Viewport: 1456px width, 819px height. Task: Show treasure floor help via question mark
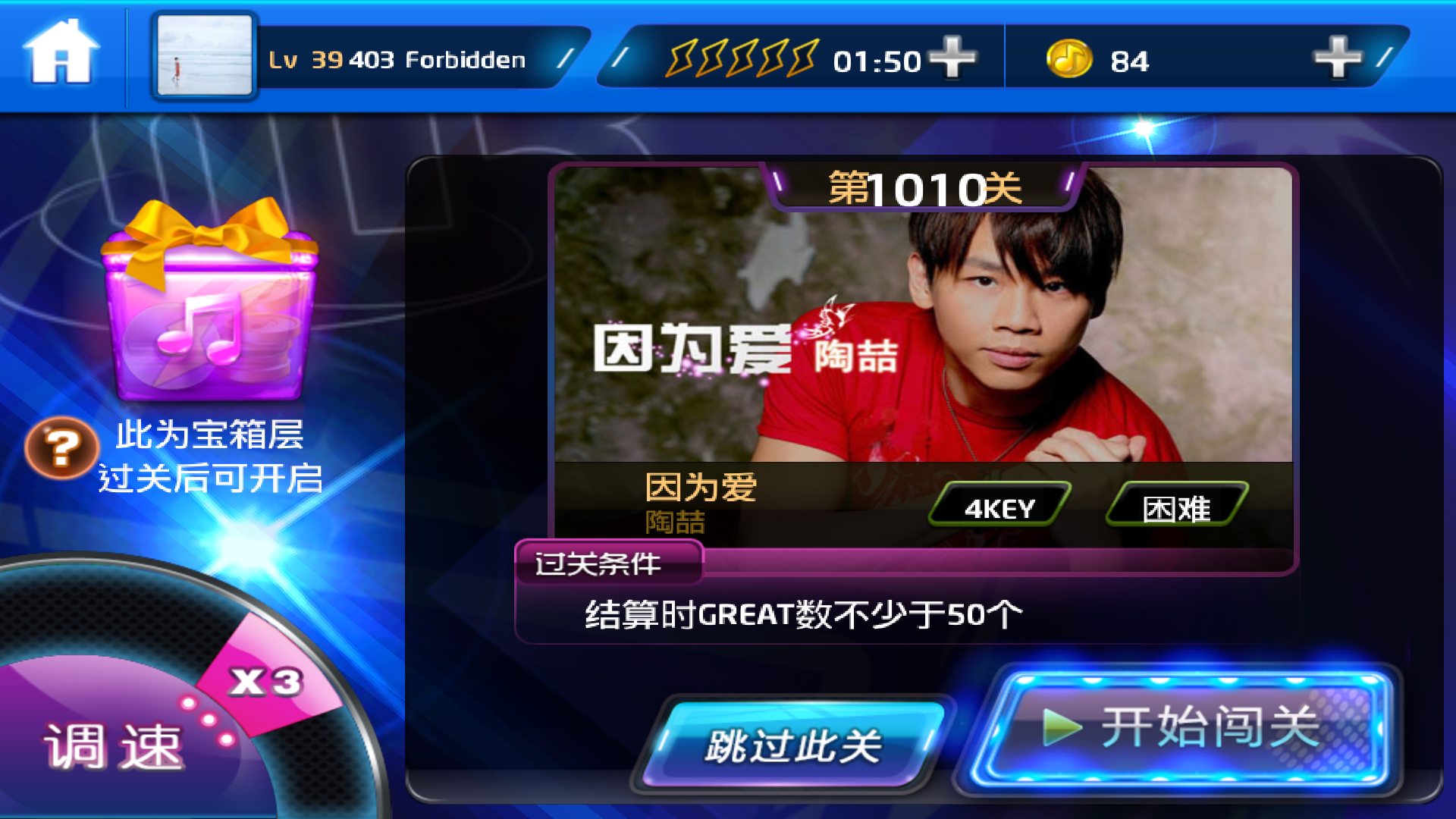point(61,447)
